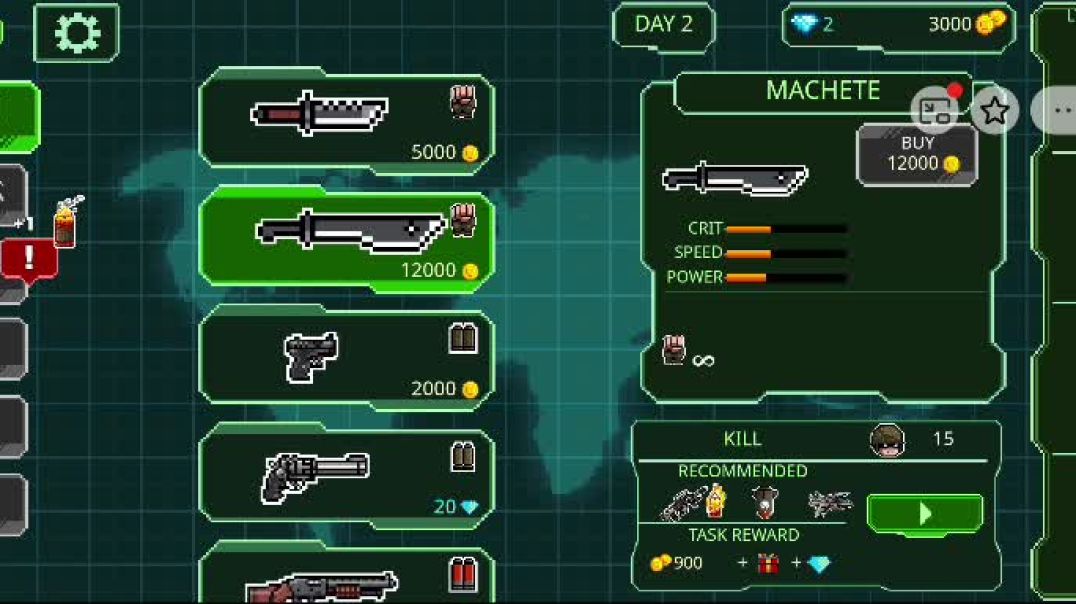Open the picture-in-picture overlay button
Viewport: 1076px width, 604px height.
point(935,110)
